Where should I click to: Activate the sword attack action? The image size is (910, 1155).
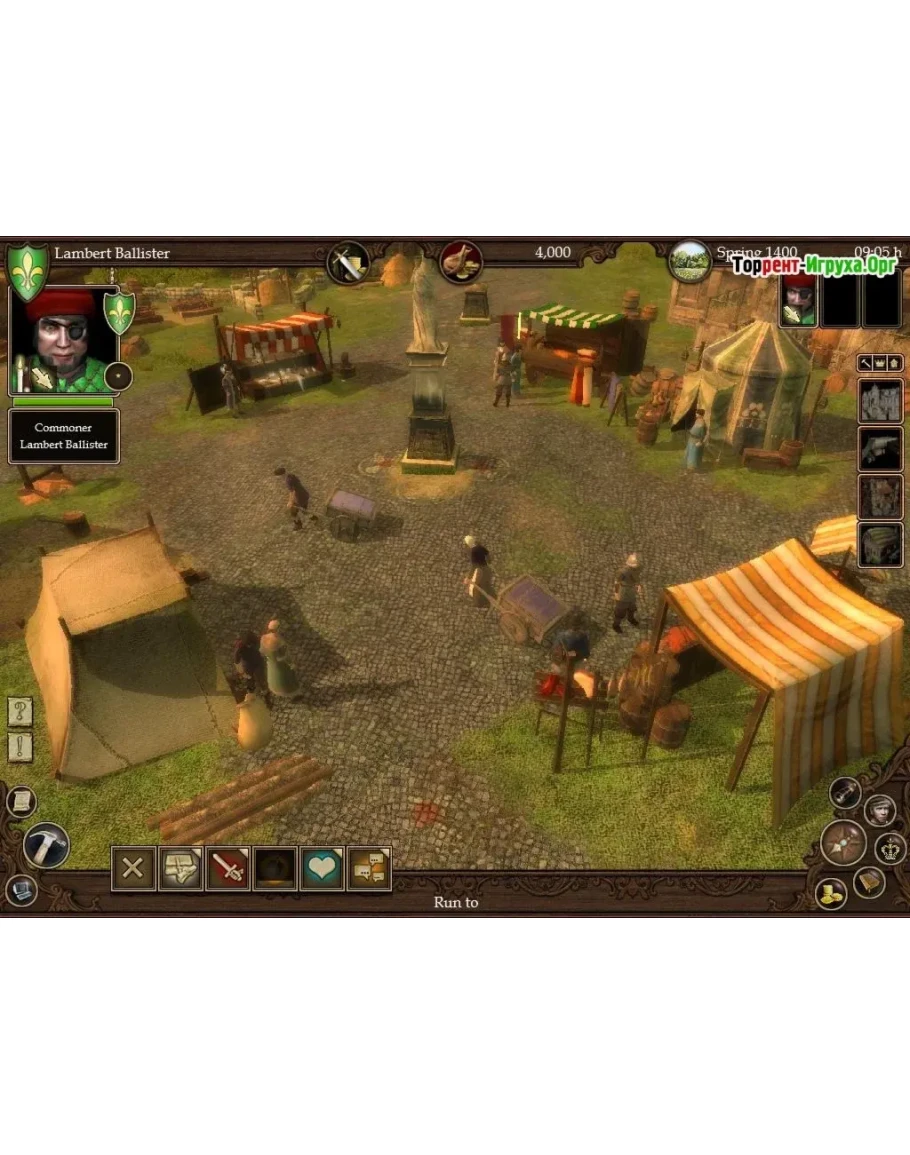coord(228,868)
